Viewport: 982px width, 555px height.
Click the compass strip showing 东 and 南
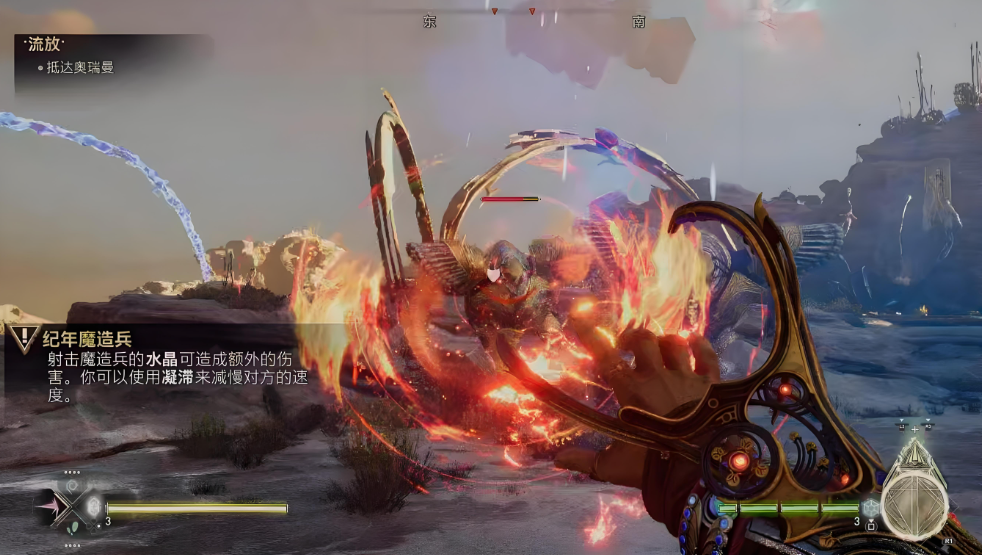pos(532,19)
